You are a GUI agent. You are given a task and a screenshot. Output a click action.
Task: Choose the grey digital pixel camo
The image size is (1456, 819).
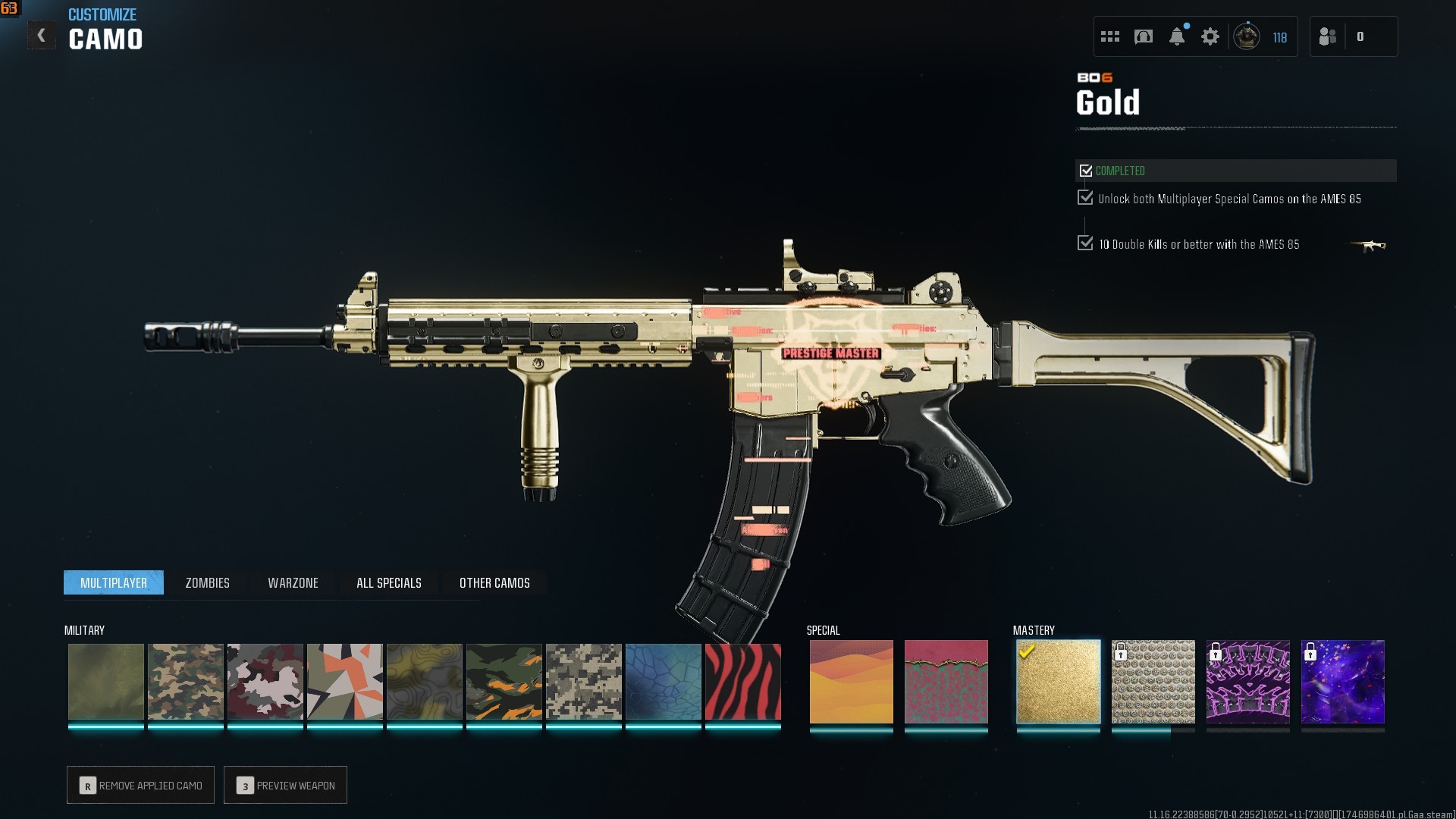(x=583, y=682)
